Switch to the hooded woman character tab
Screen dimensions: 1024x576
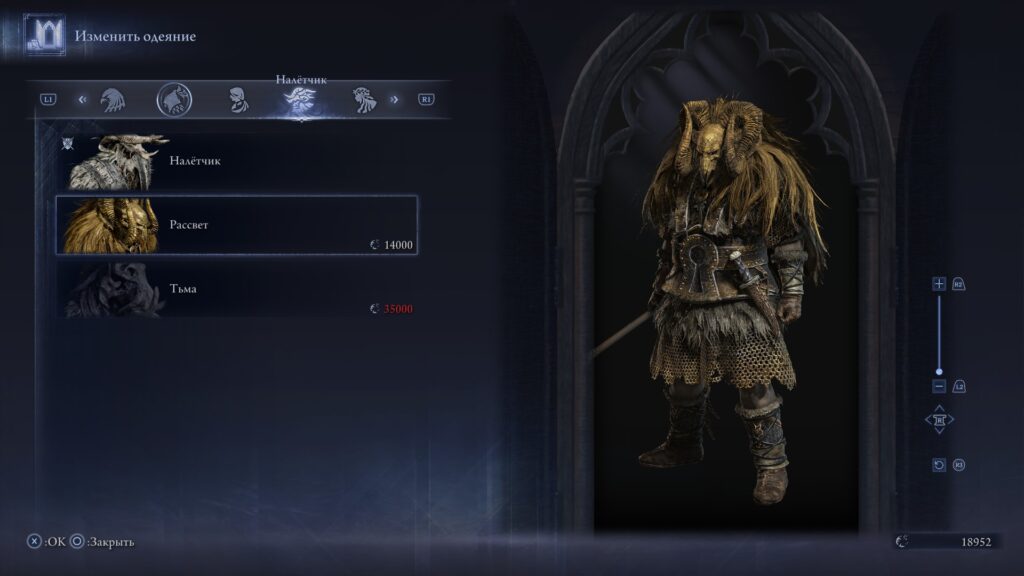(237, 99)
